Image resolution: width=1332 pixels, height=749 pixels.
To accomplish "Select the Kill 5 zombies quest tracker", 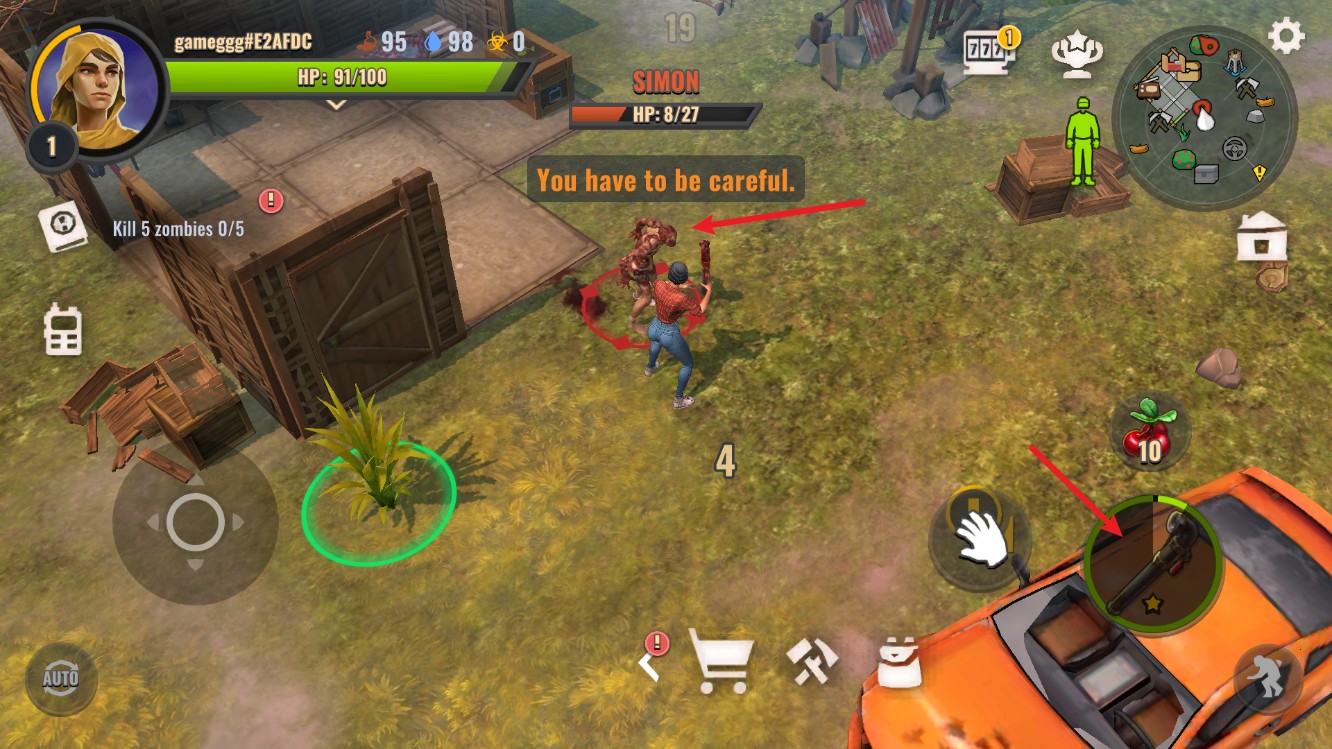I will pyautogui.click(x=178, y=229).
